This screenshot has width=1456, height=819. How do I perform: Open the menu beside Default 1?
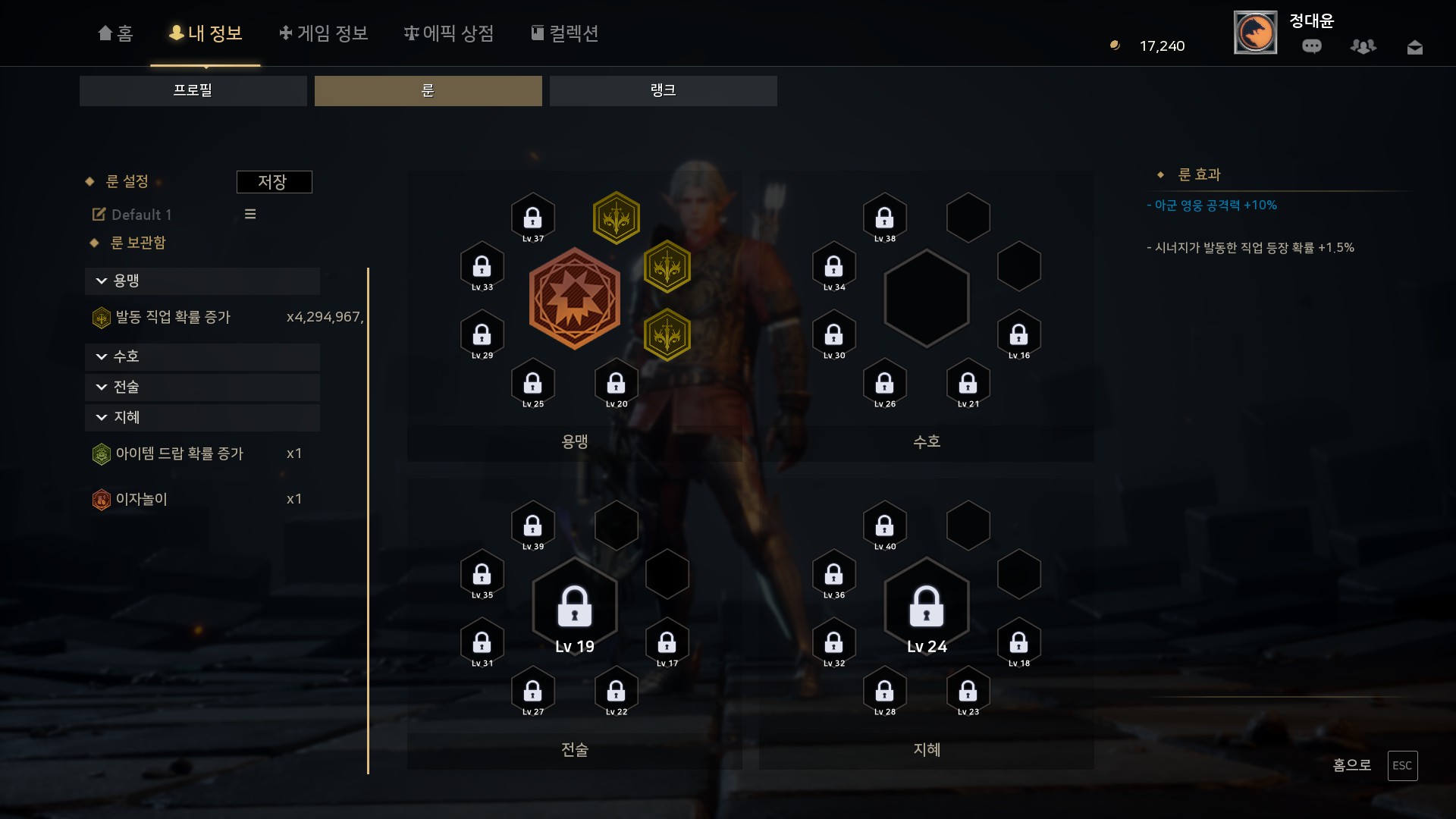click(250, 214)
